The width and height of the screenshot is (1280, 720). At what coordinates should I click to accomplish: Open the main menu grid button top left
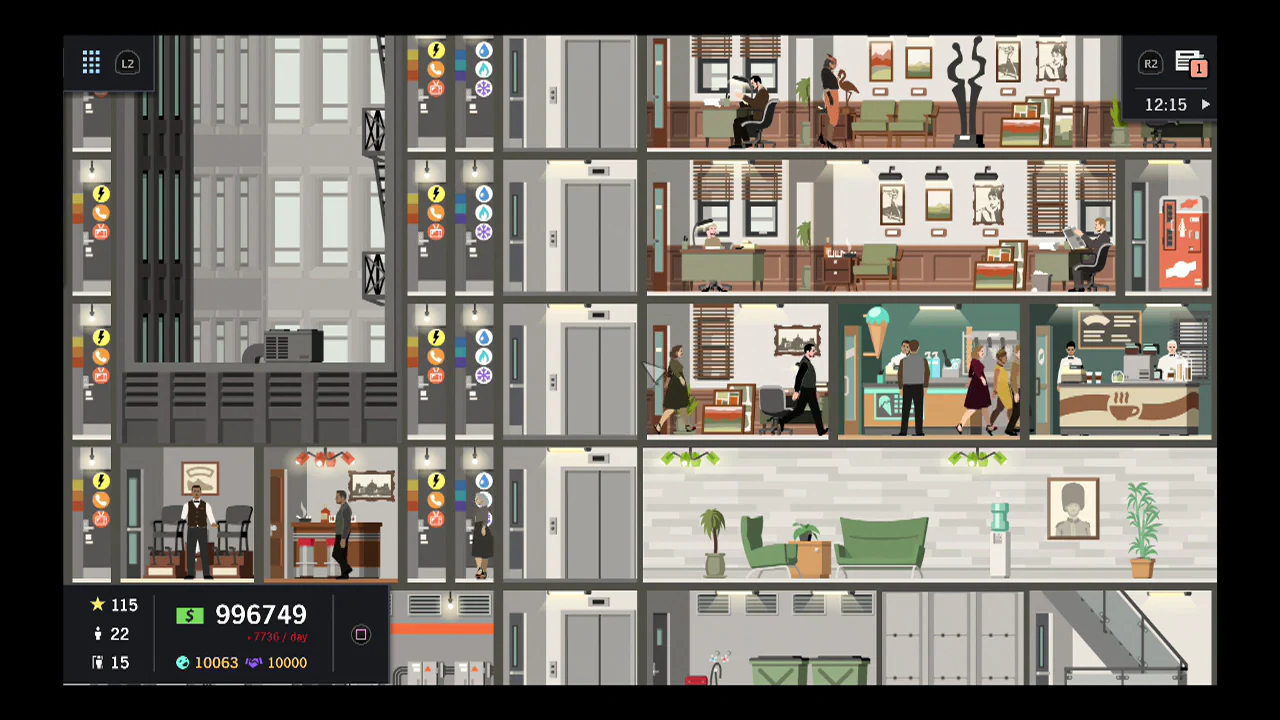coord(91,62)
